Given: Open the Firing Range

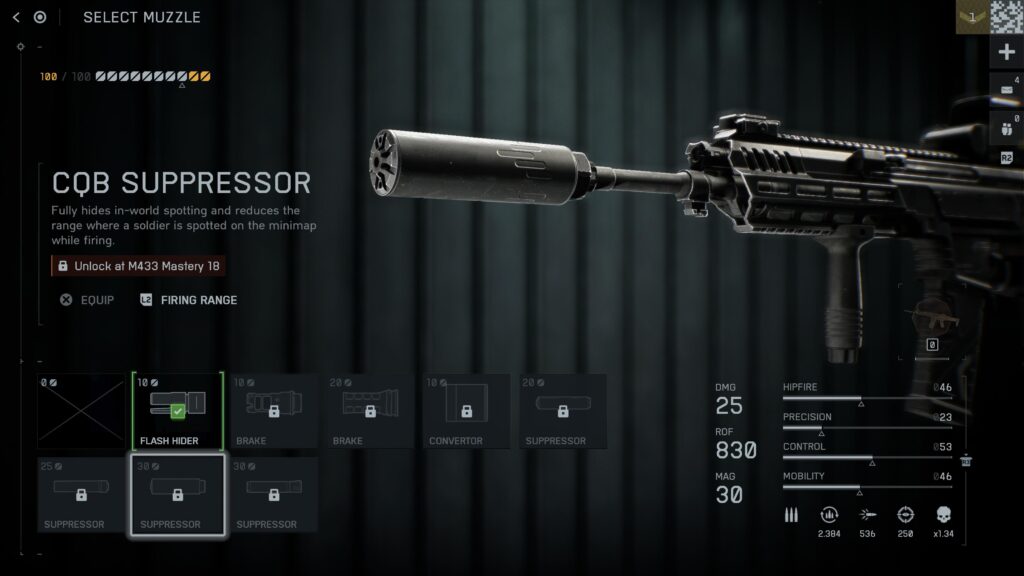Looking at the screenshot, I should [189, 300].
